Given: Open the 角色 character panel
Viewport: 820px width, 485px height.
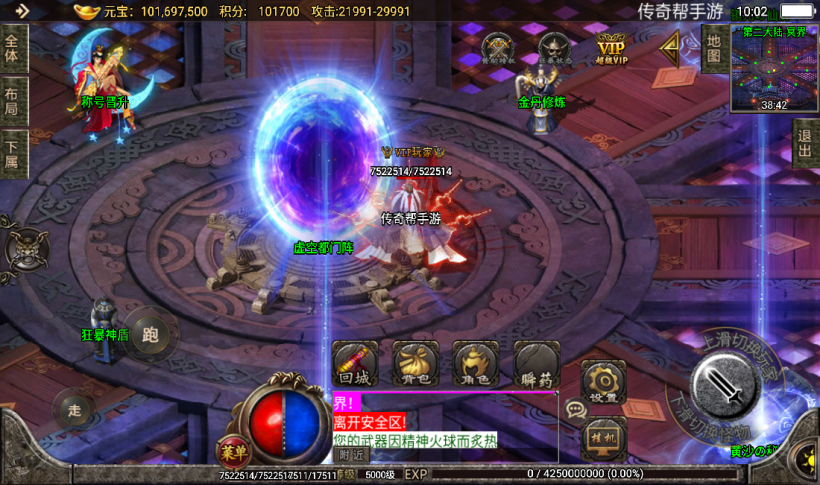Looking at the screenshot, I should click(x=476, y=365).
